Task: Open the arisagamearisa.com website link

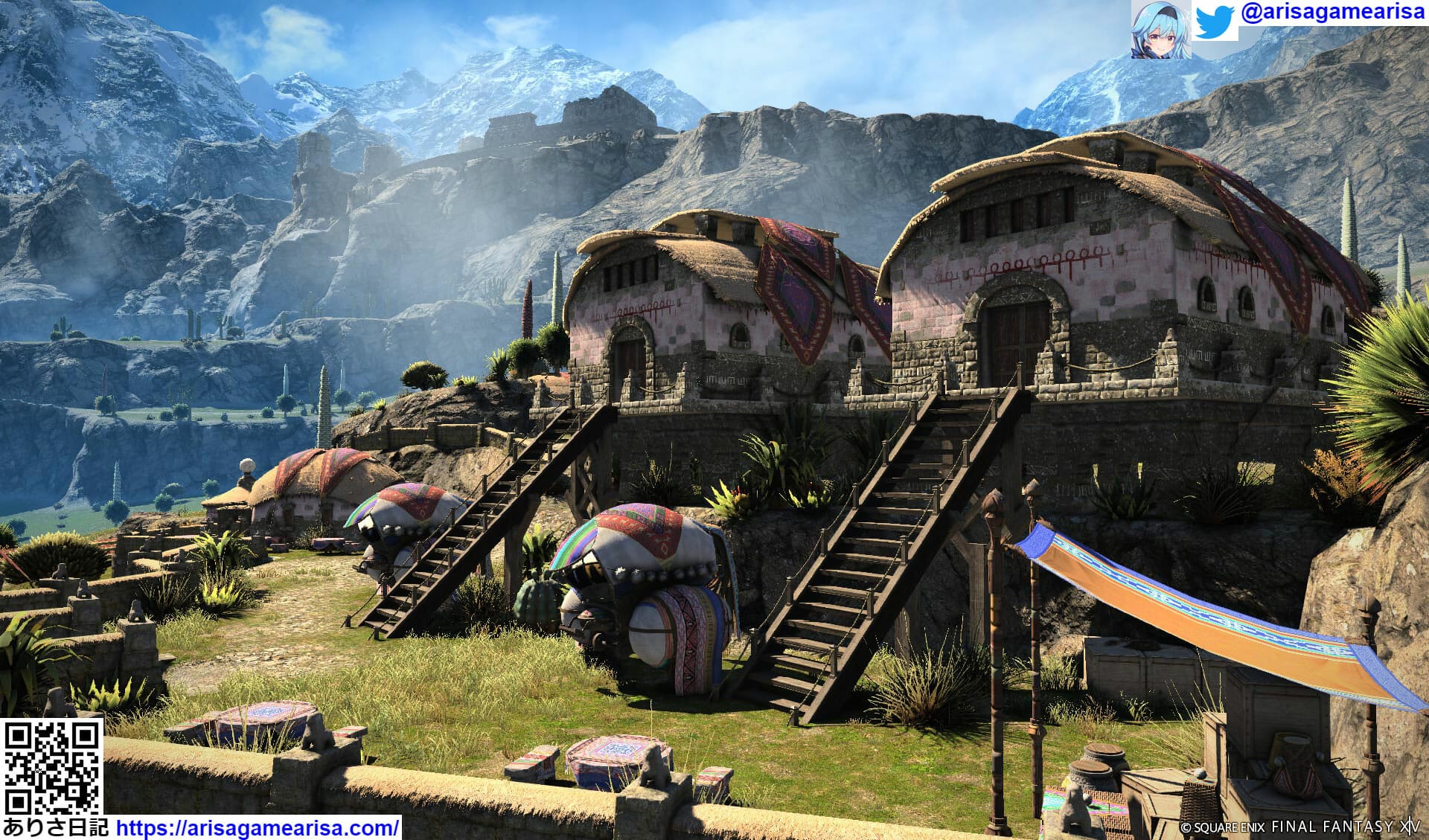Action: [258, 827]
